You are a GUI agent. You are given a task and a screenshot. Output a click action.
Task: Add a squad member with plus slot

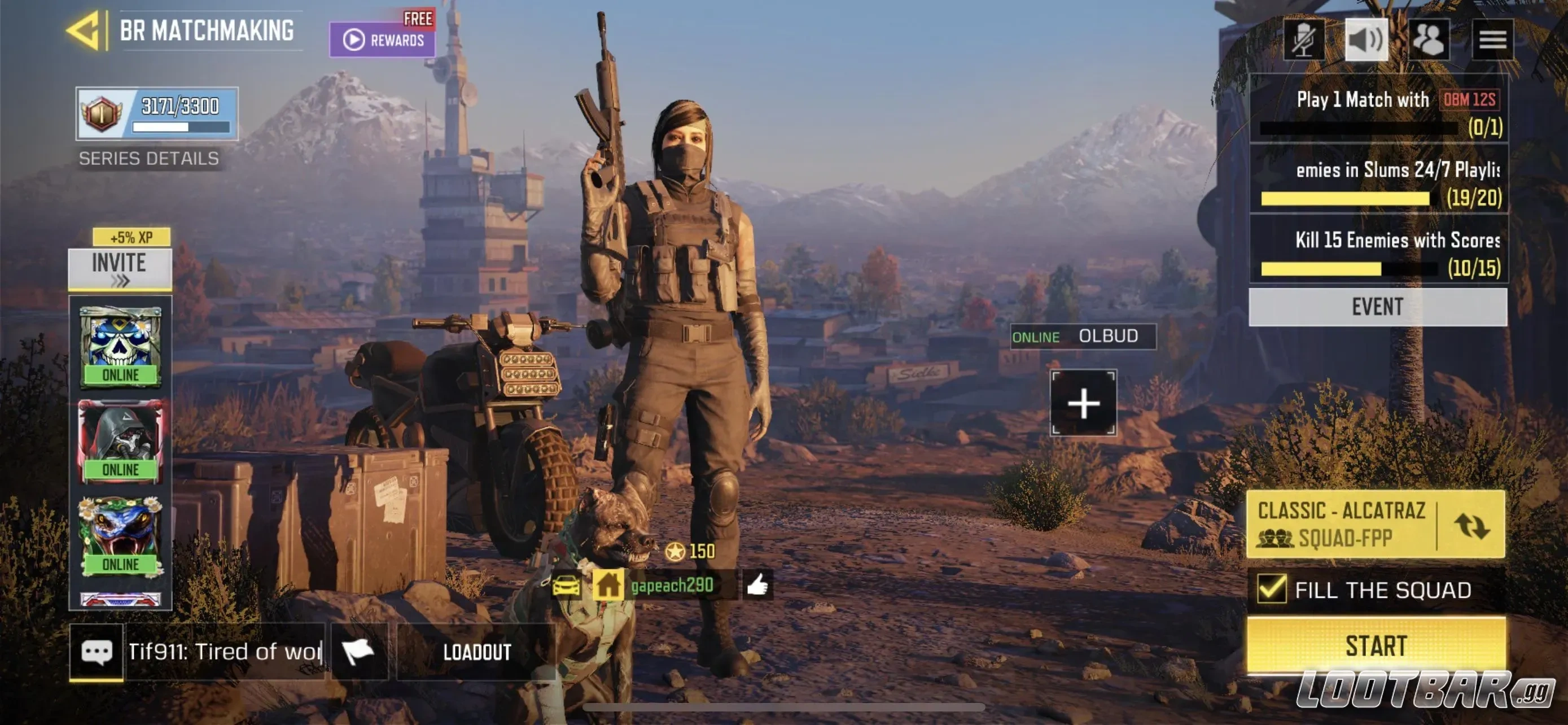coord(1083,403)
